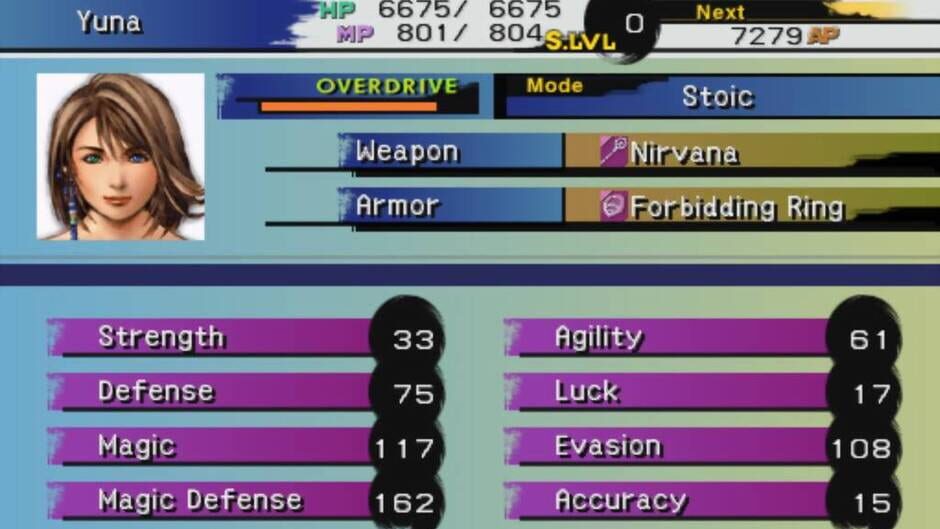Select the Nirvana weapon slot

click(x=684, y=152)
